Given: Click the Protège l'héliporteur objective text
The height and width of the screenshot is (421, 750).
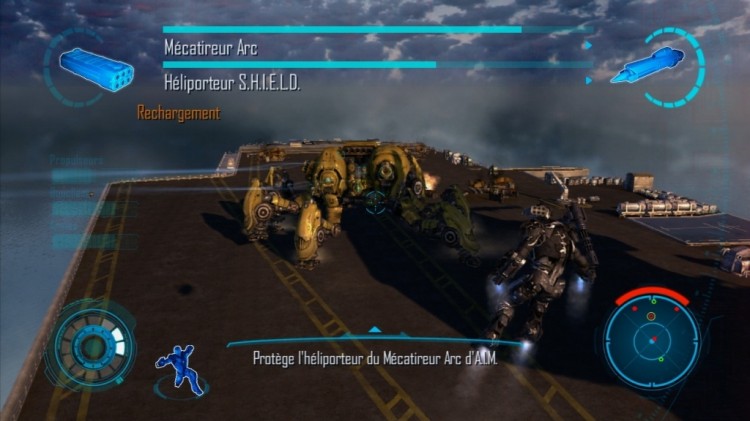Looking at the screenshot, I should coord(375,356).
